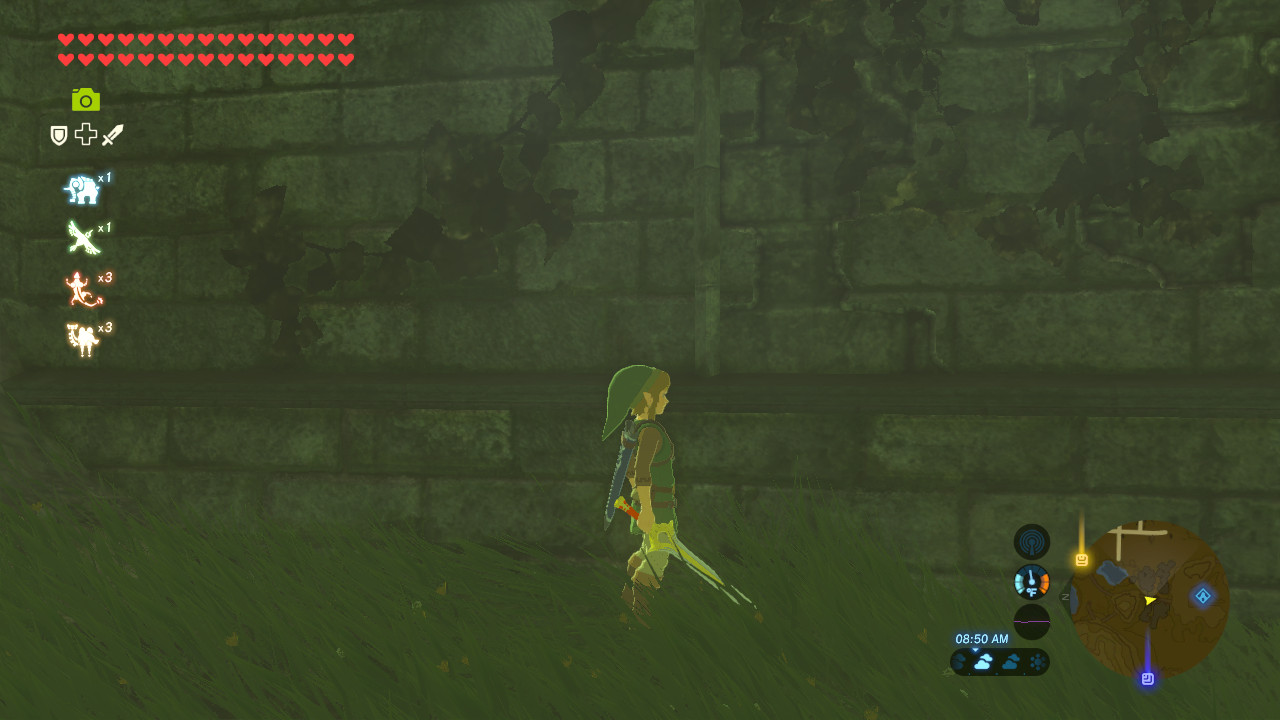Click the temperature gauge dial

pyautogui.click(x=1031, y=581)
